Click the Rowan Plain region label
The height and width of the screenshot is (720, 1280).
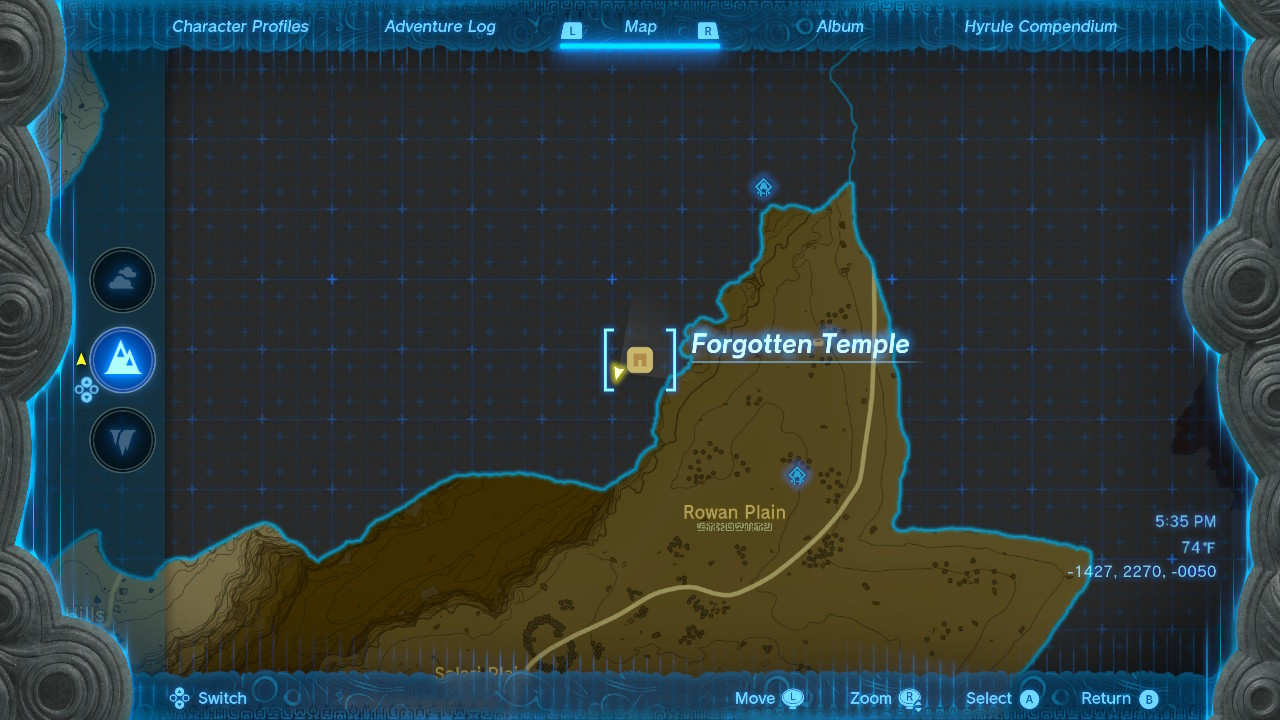734,512
